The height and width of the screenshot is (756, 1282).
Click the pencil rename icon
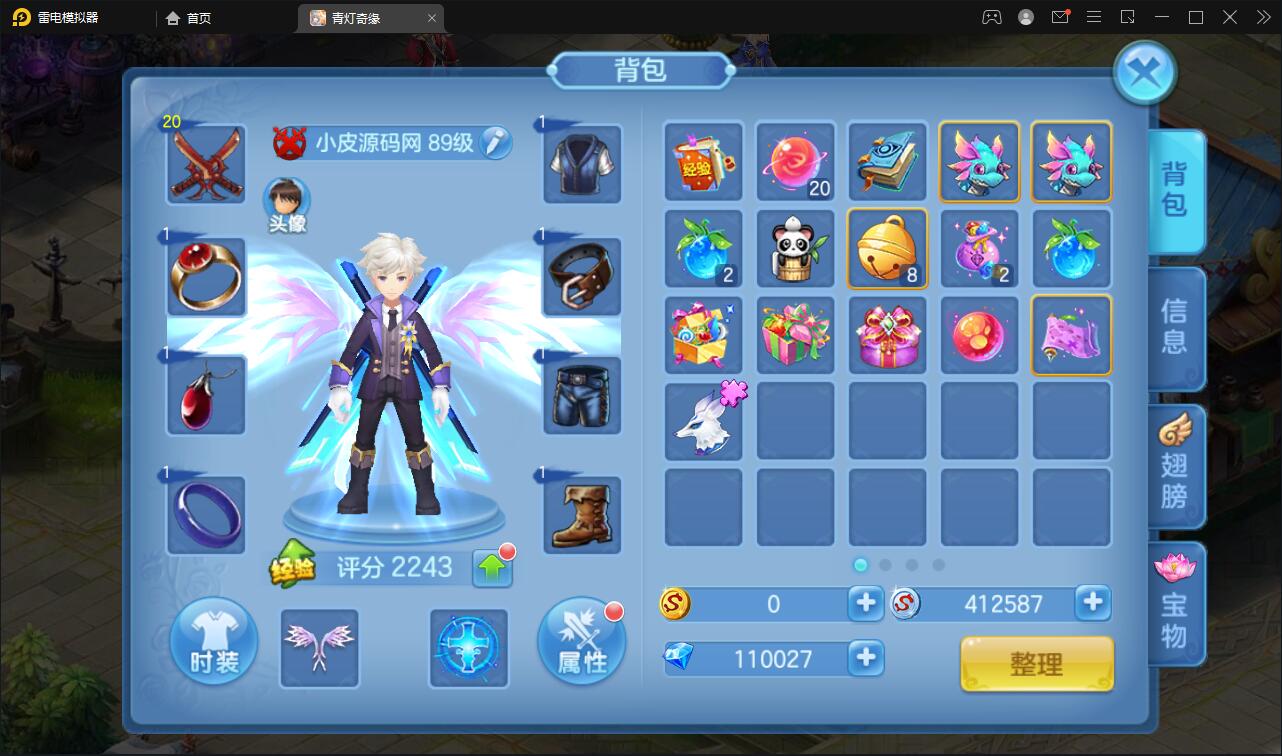[493, 143]
